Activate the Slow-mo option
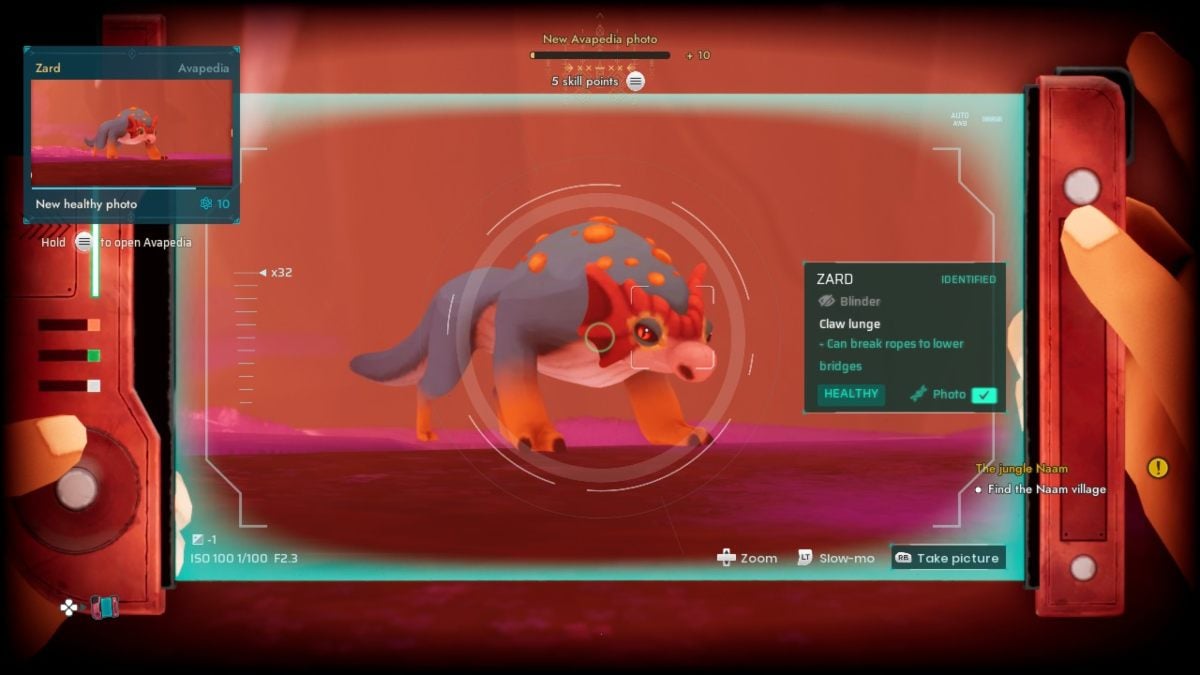1200x675 pixels. click(836, 558)
